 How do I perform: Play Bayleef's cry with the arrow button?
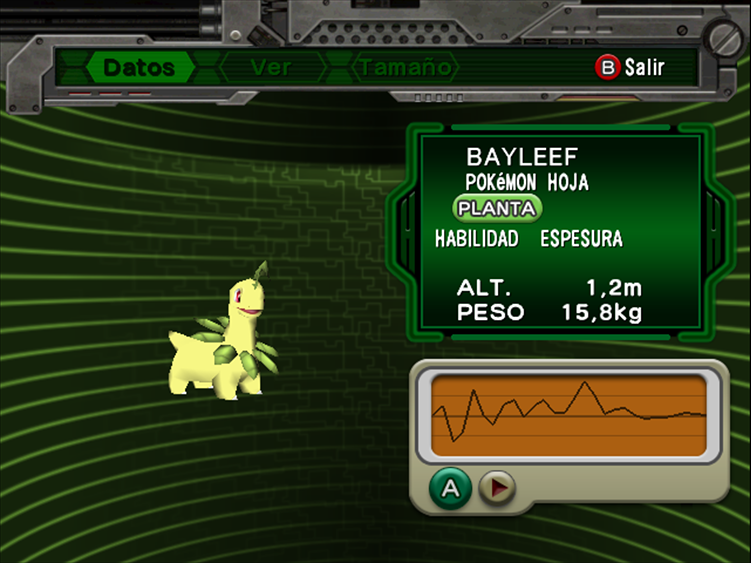(x=496, y=488)
